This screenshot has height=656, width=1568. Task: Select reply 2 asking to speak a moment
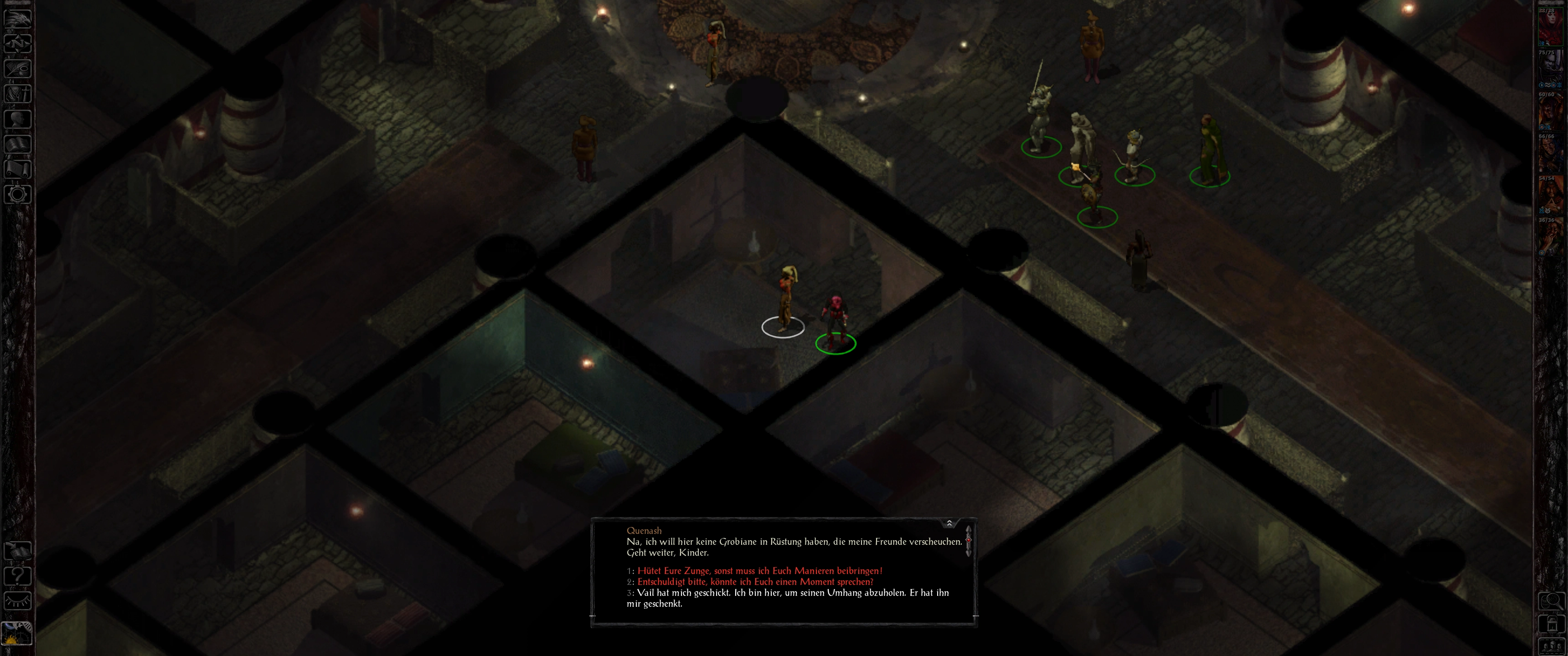755,582
